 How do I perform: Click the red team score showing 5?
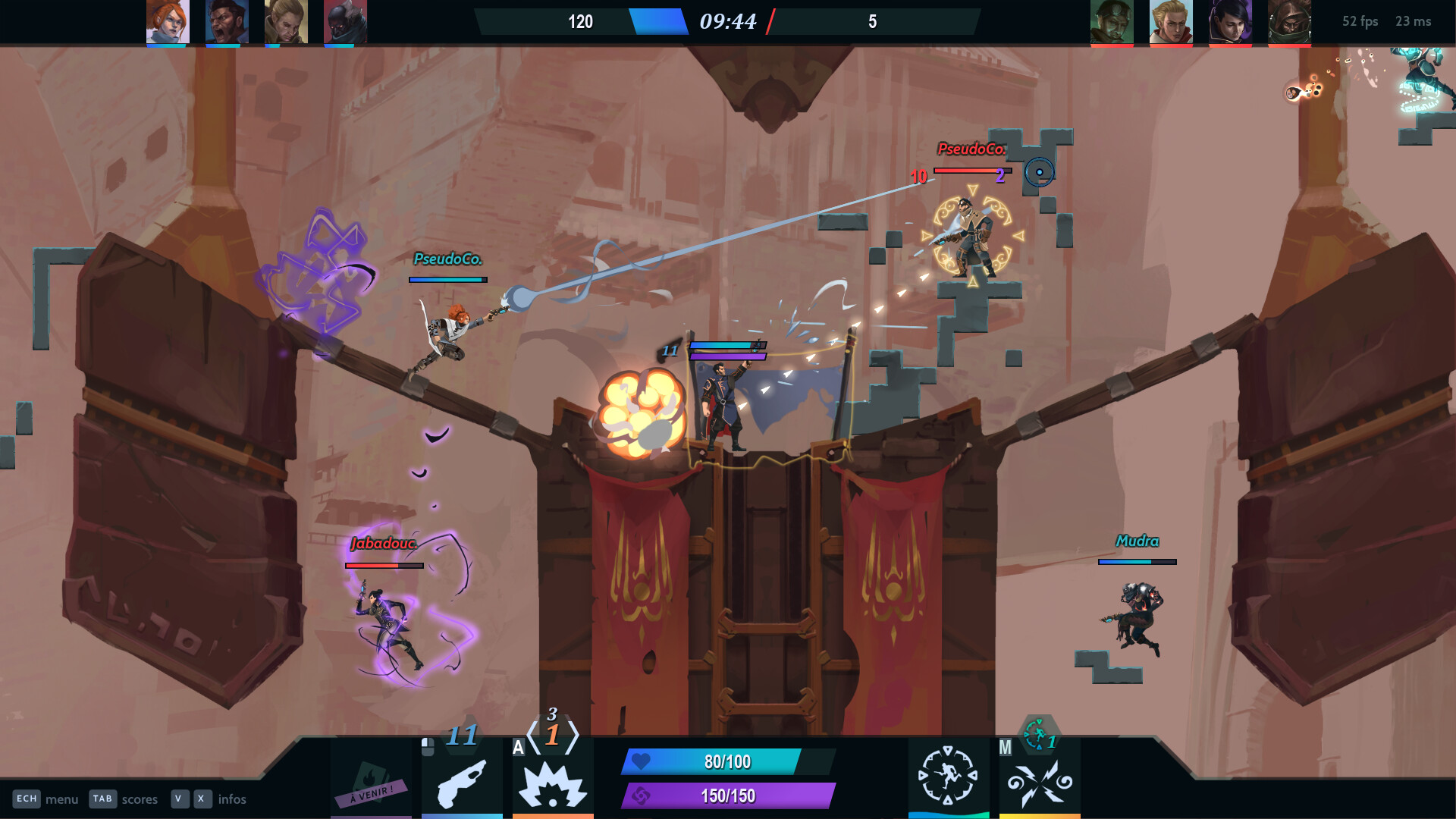(x=872, y=22)
